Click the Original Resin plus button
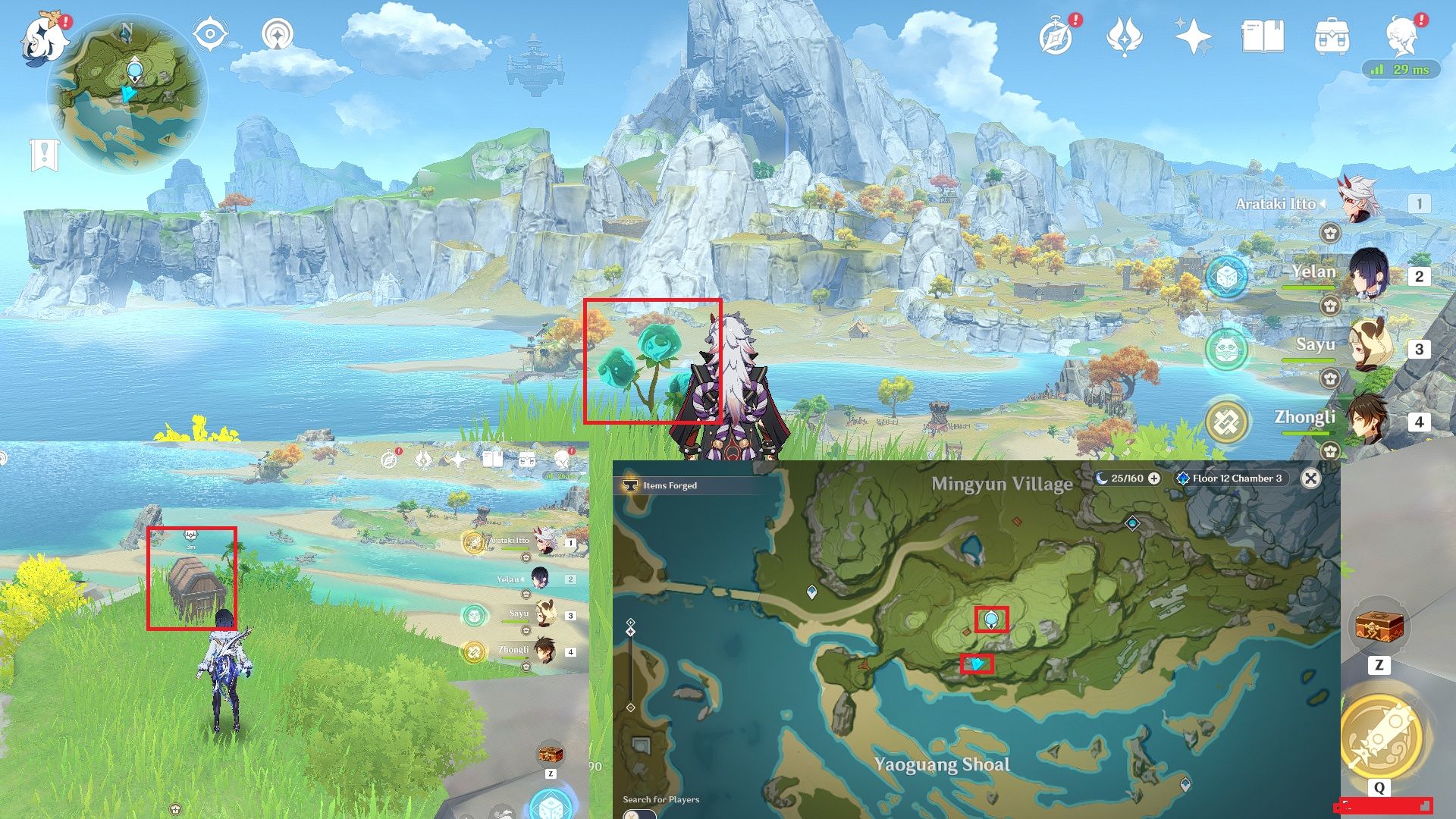This screenshot has height=819, width=1456. (x=1154, y=479)
